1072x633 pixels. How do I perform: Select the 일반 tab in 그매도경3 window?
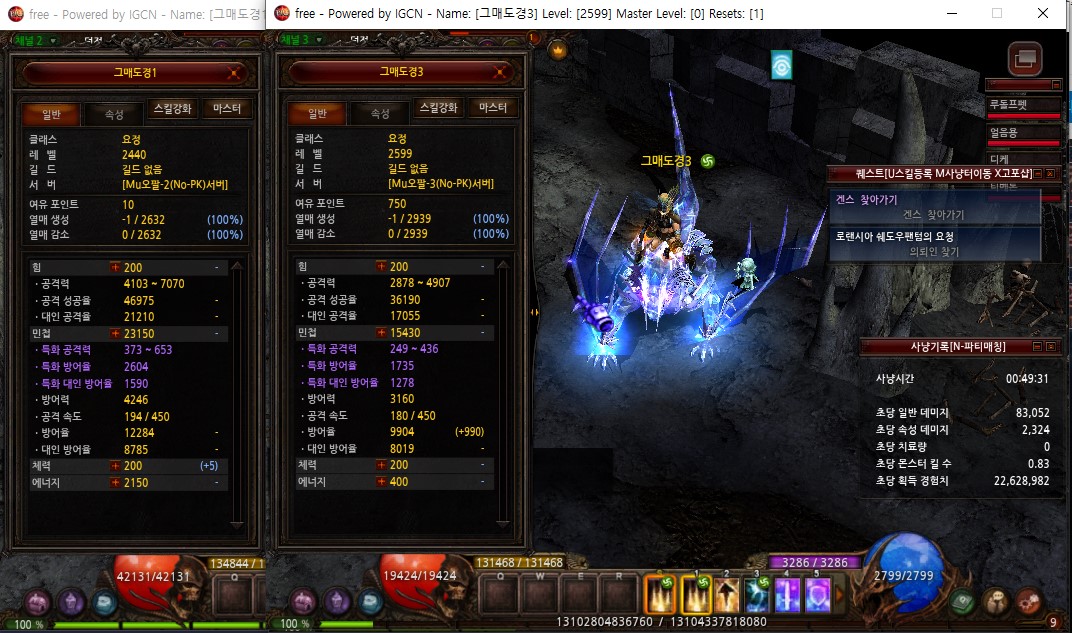318,114
